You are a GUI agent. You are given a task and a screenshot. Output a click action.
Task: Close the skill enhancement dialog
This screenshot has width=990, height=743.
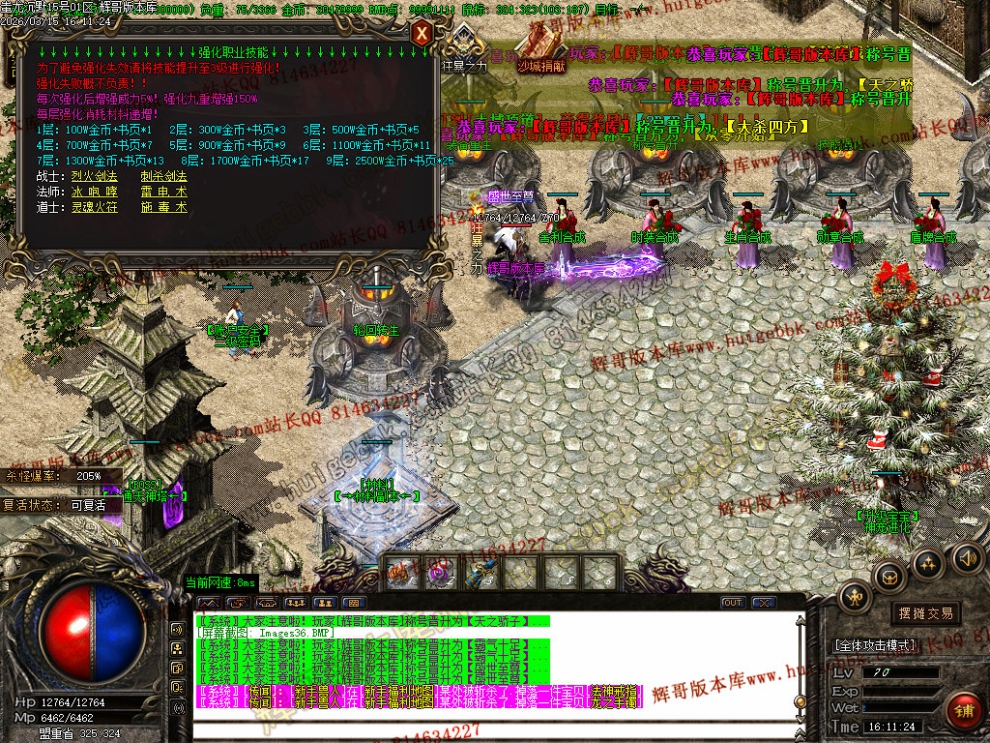[421, 33]
